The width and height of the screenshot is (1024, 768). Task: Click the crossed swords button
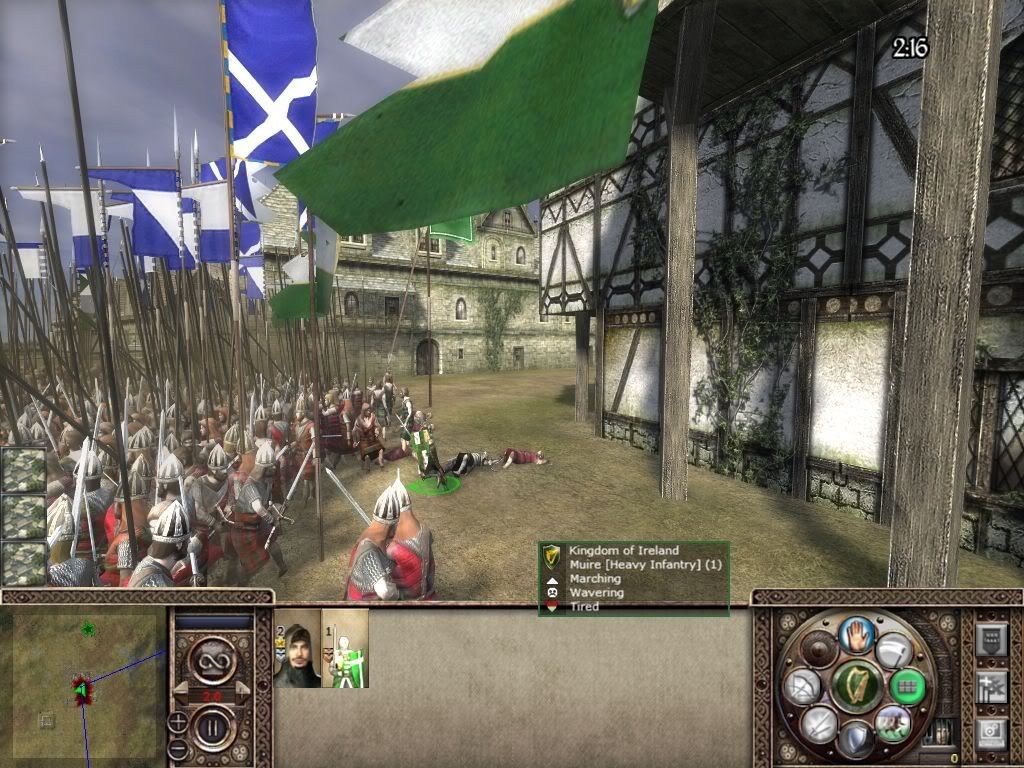(x=819, y=722)
